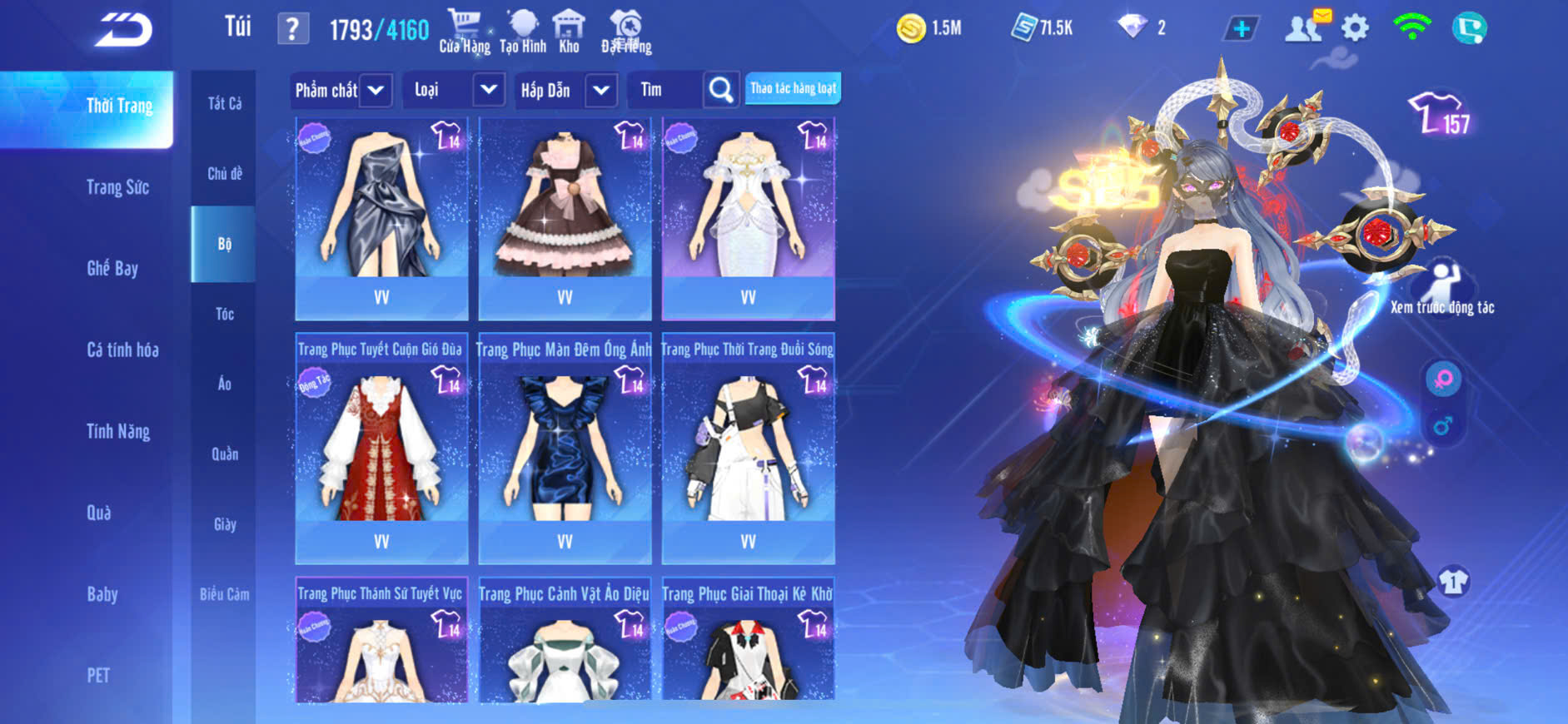Choose the Giày subcategory
Viewport: 1568px width, 724px height.
click(224, 524)
